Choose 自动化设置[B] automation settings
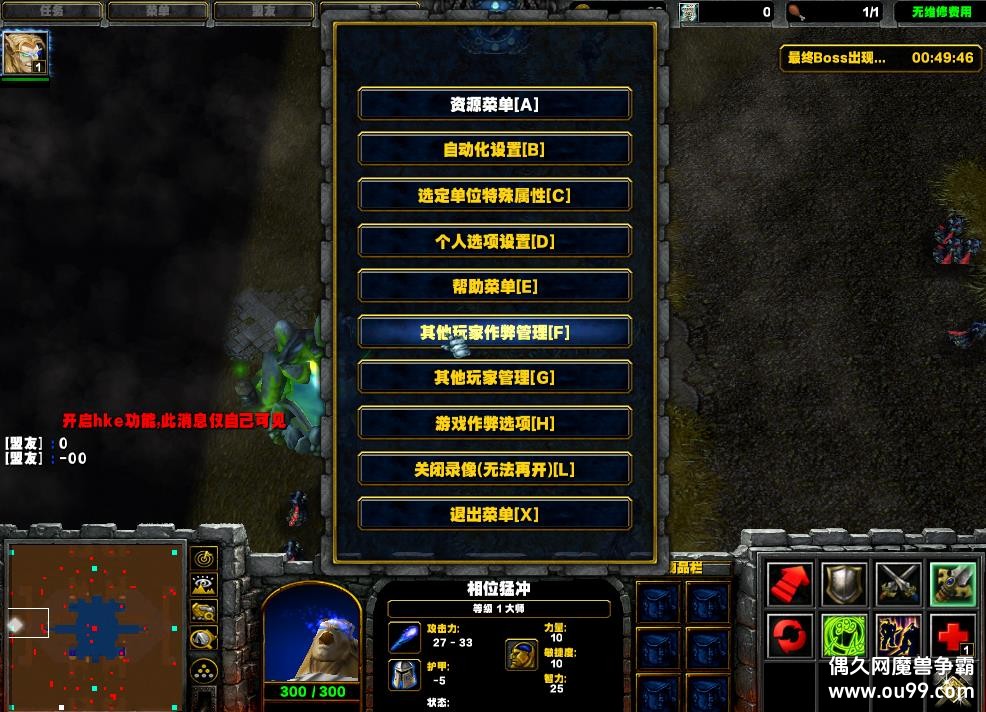Screen dimensions: 986x712 coord(494,150)
